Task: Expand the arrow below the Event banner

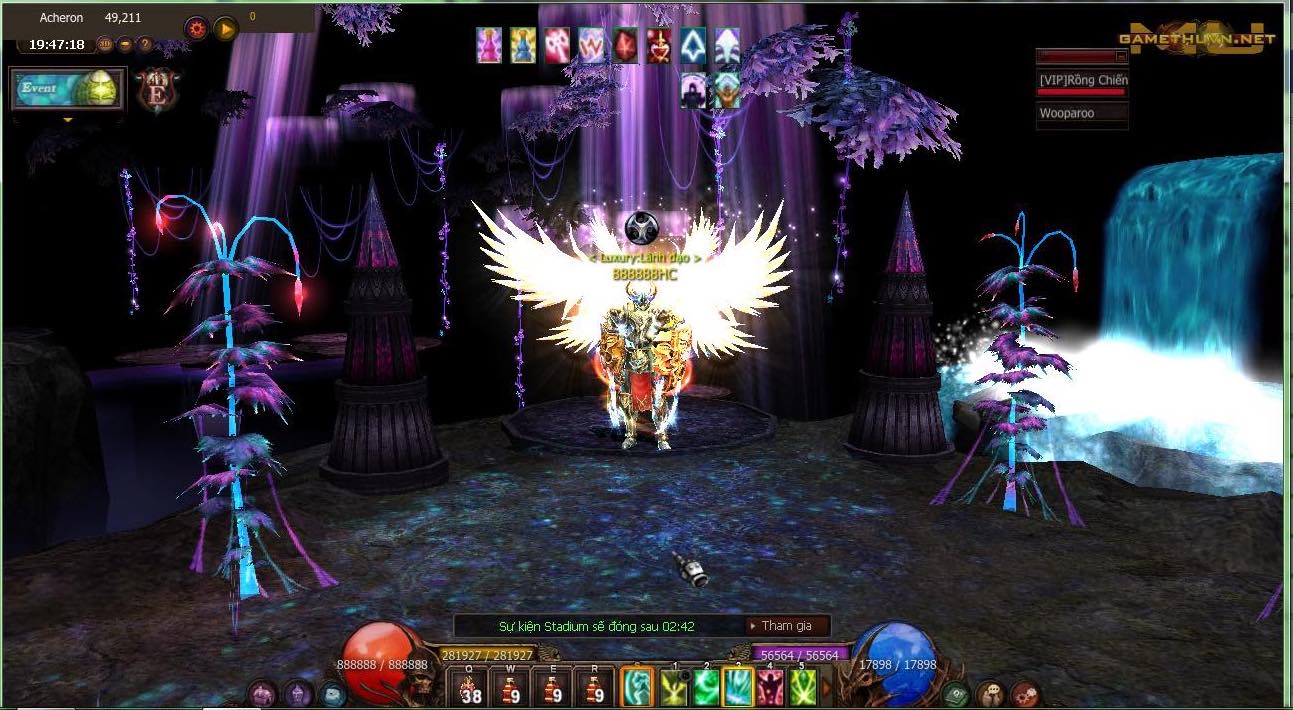Action: coord(68,119)
